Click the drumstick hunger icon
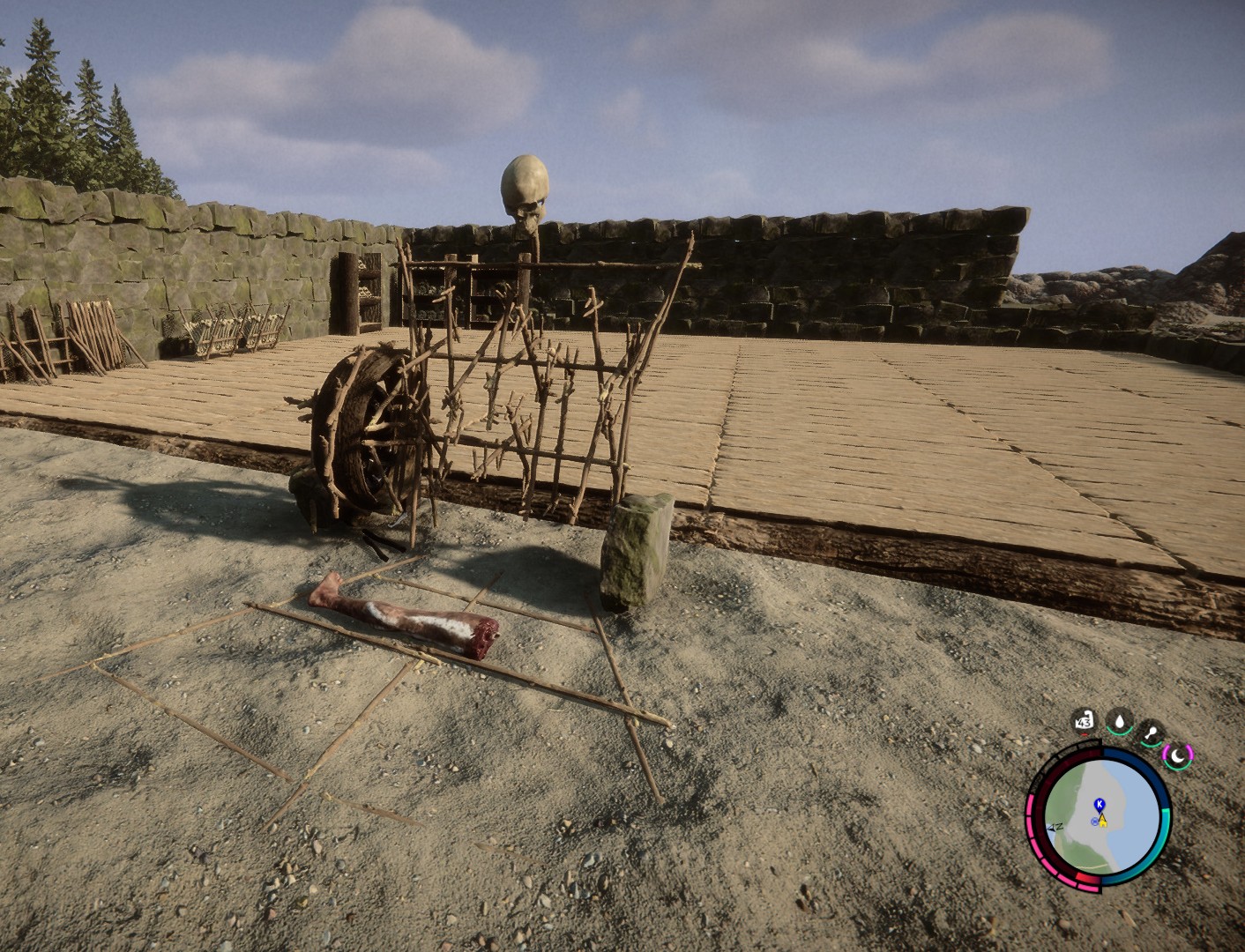 pyautogui.click(x=1151, y=732)
